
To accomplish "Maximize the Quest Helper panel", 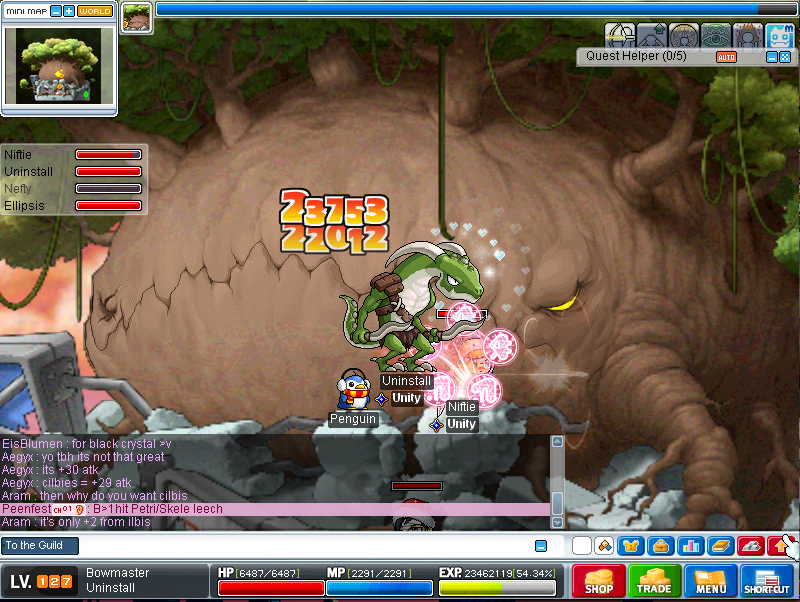I will pos(785,57).
